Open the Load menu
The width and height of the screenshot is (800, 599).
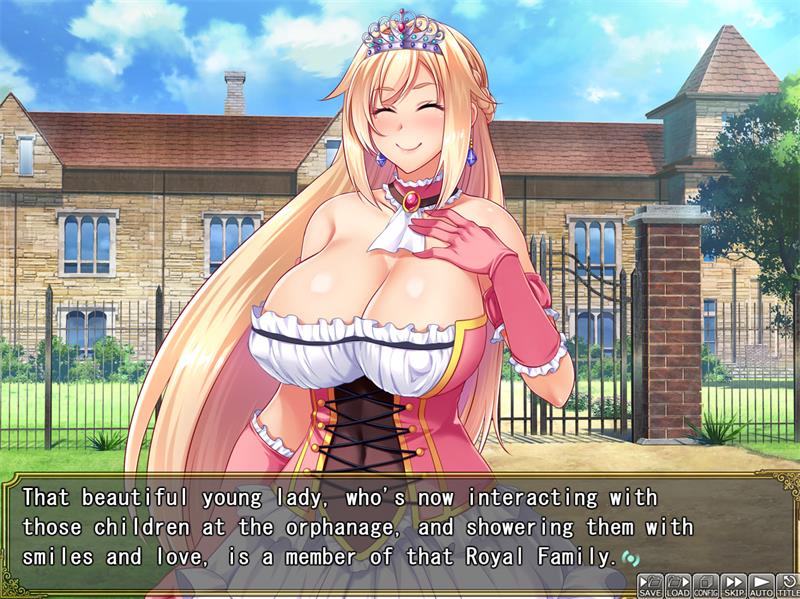click(x=678, y=585)
